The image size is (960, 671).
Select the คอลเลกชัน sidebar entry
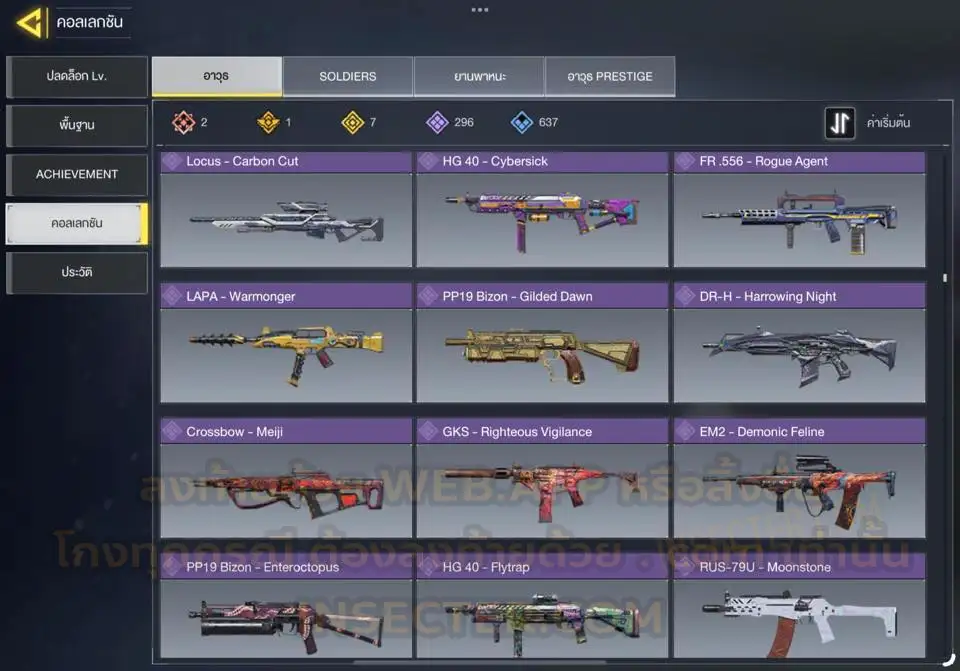click(x=77, y=224)
